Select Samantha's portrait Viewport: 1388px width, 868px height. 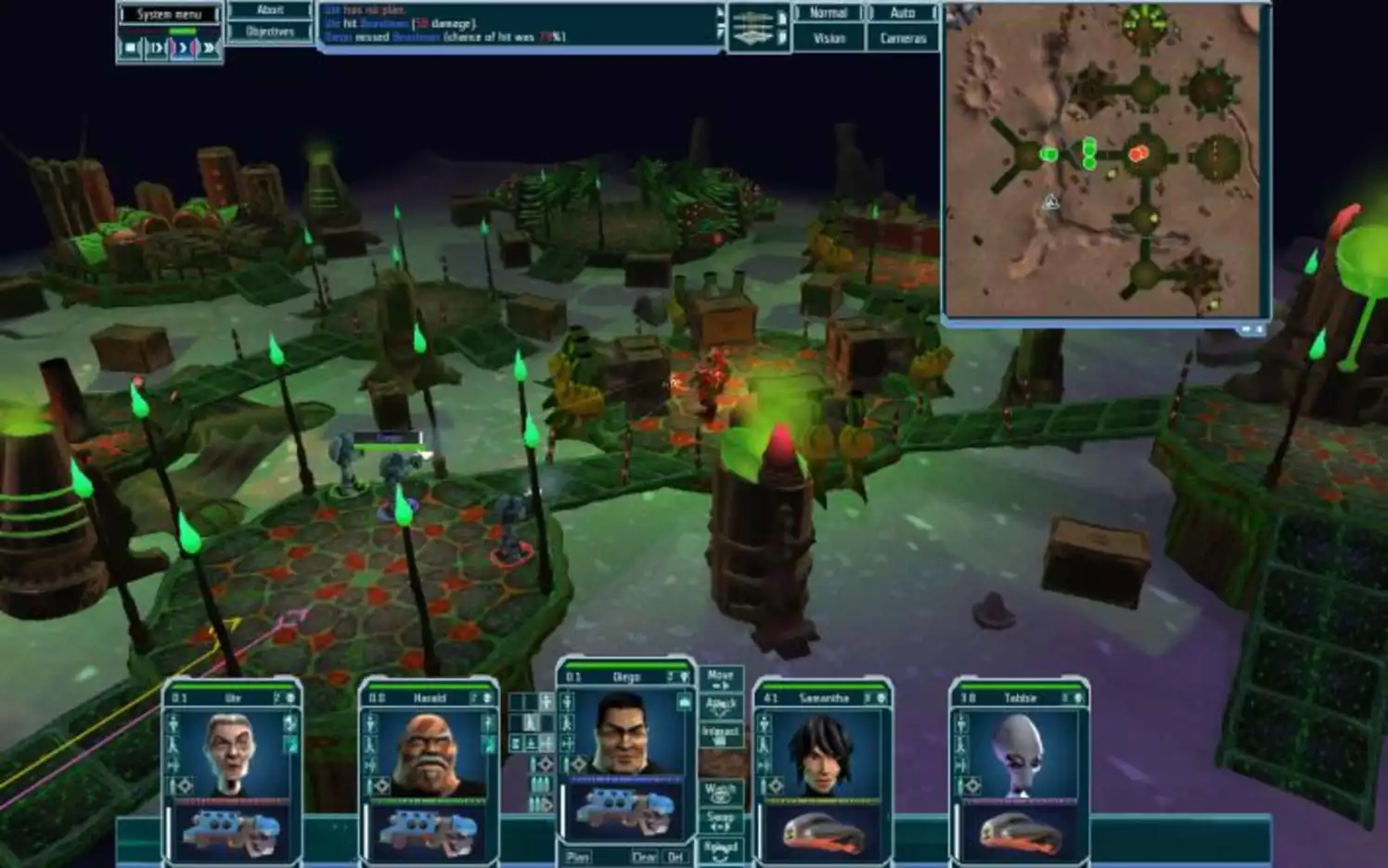point(822,752)
